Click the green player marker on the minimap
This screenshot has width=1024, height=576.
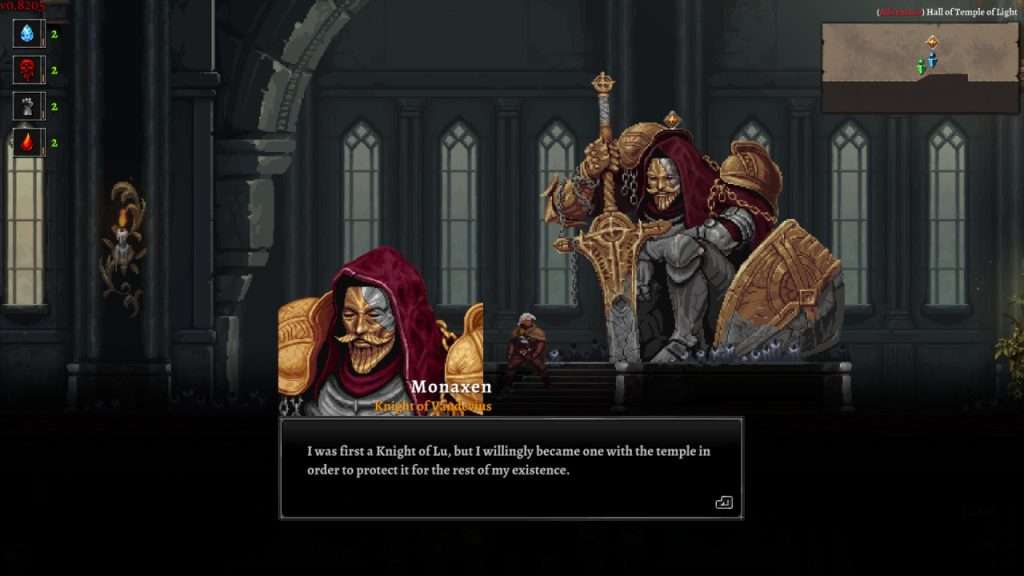point(920,67)
